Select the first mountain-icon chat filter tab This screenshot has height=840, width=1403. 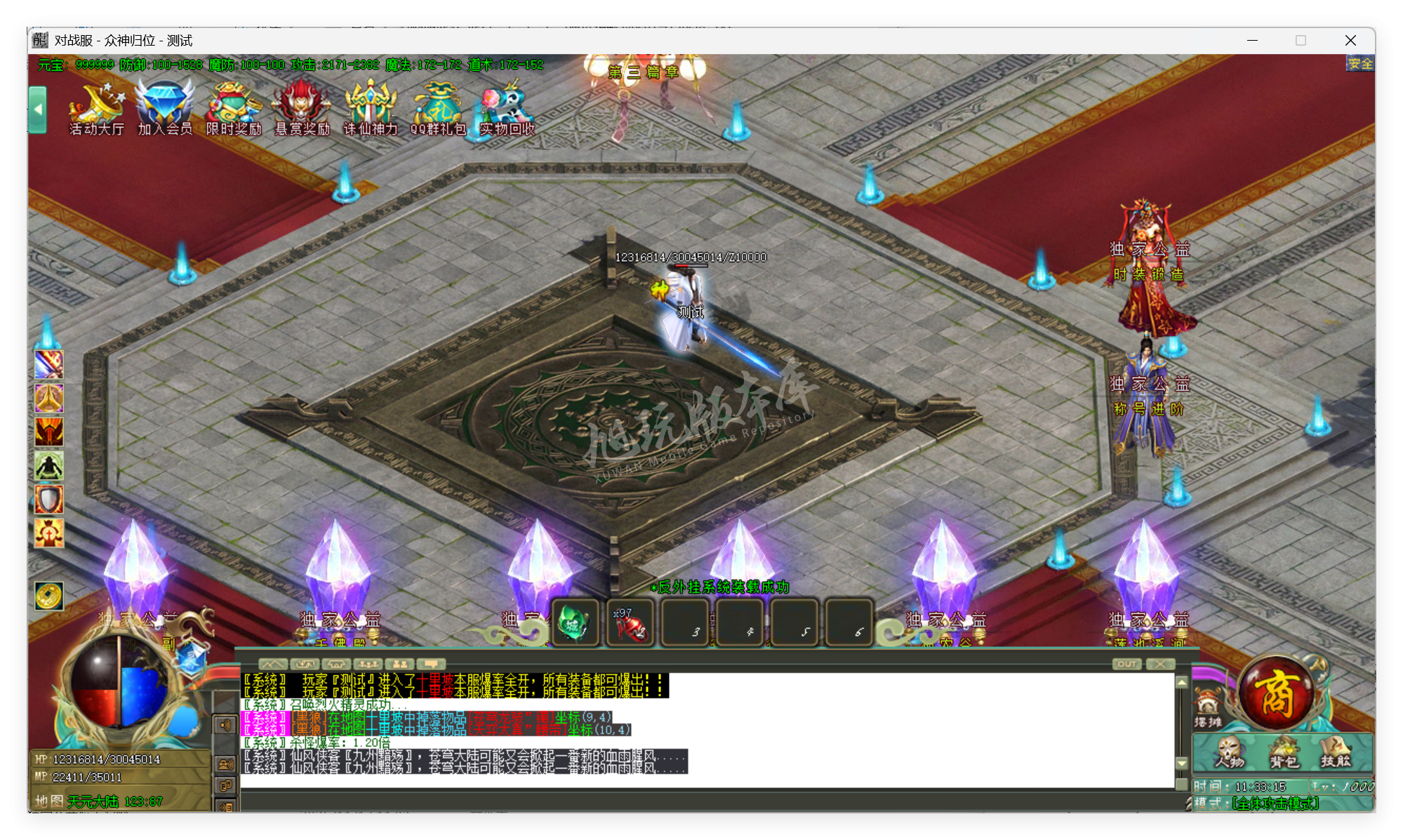point(273,664)
